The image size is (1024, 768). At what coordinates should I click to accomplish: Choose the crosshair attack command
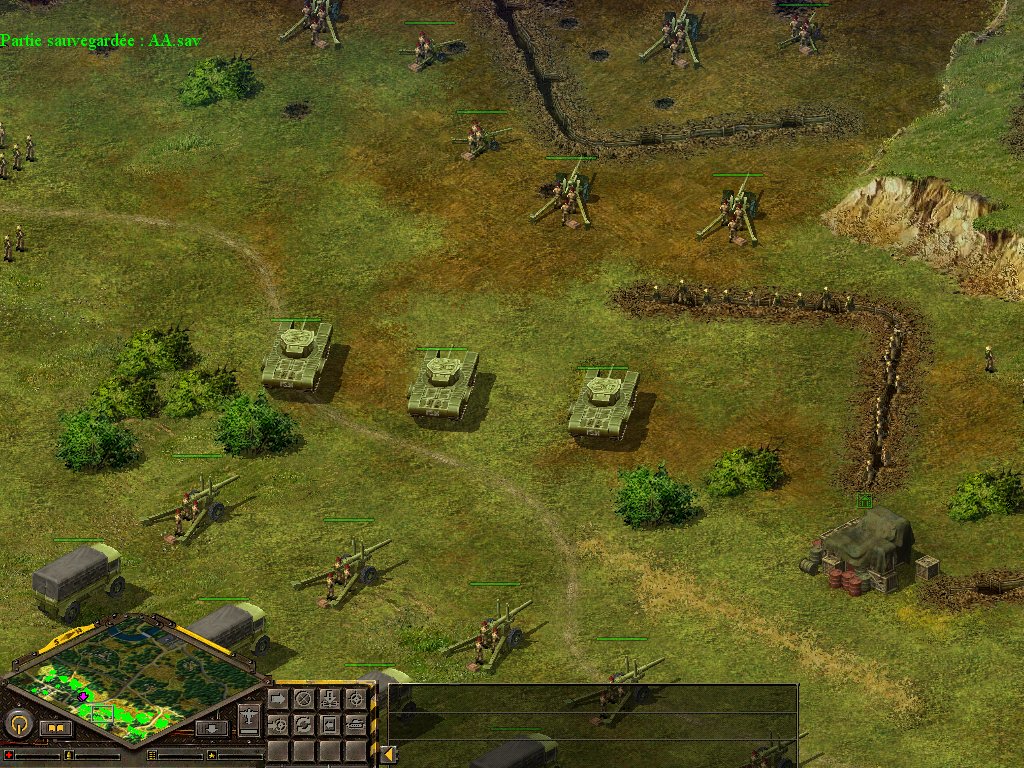click(x=355, y=698)
